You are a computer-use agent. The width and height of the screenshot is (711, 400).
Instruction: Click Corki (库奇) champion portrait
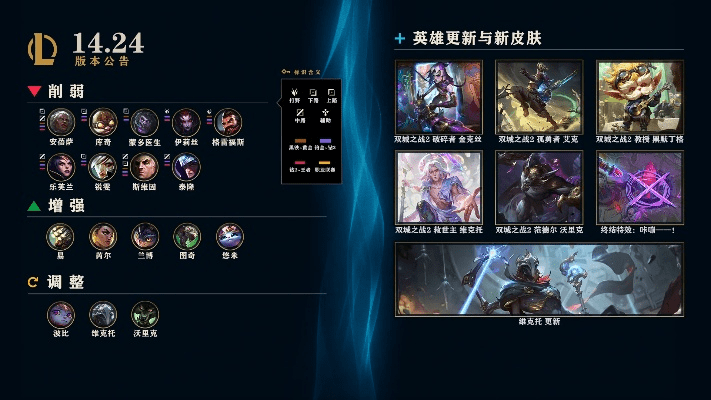[x=103, y=122]
